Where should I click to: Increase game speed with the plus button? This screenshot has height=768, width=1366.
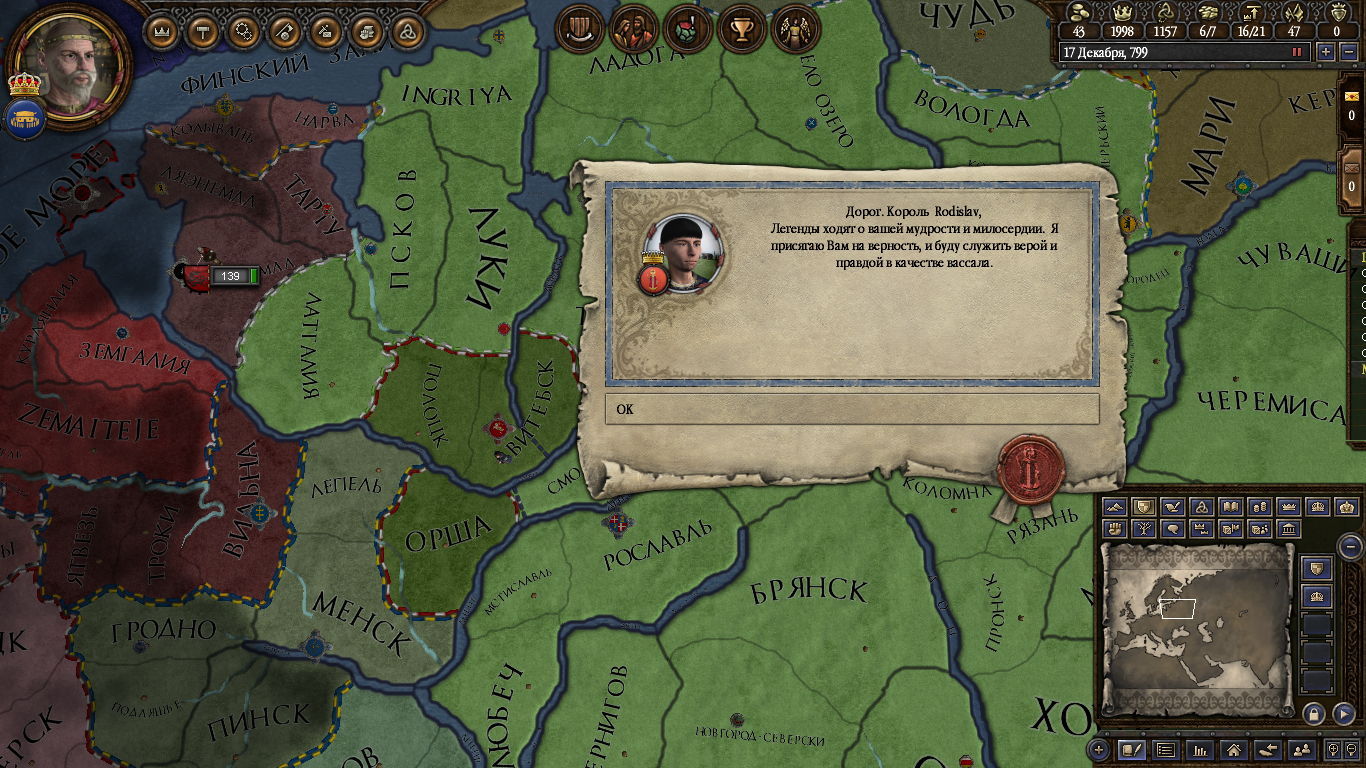(1326, 52)
